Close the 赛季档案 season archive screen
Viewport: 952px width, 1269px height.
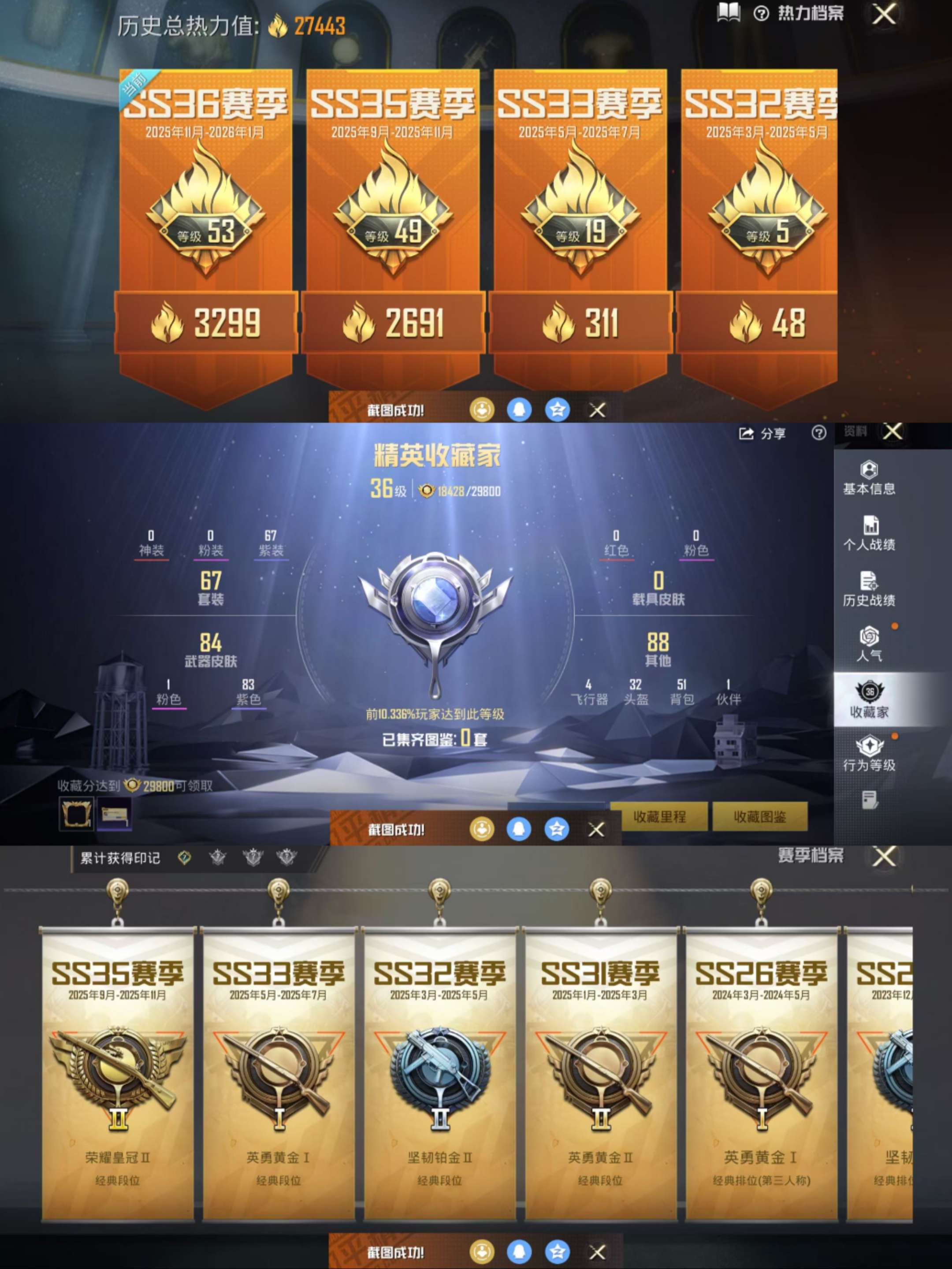tap(884, 857)
